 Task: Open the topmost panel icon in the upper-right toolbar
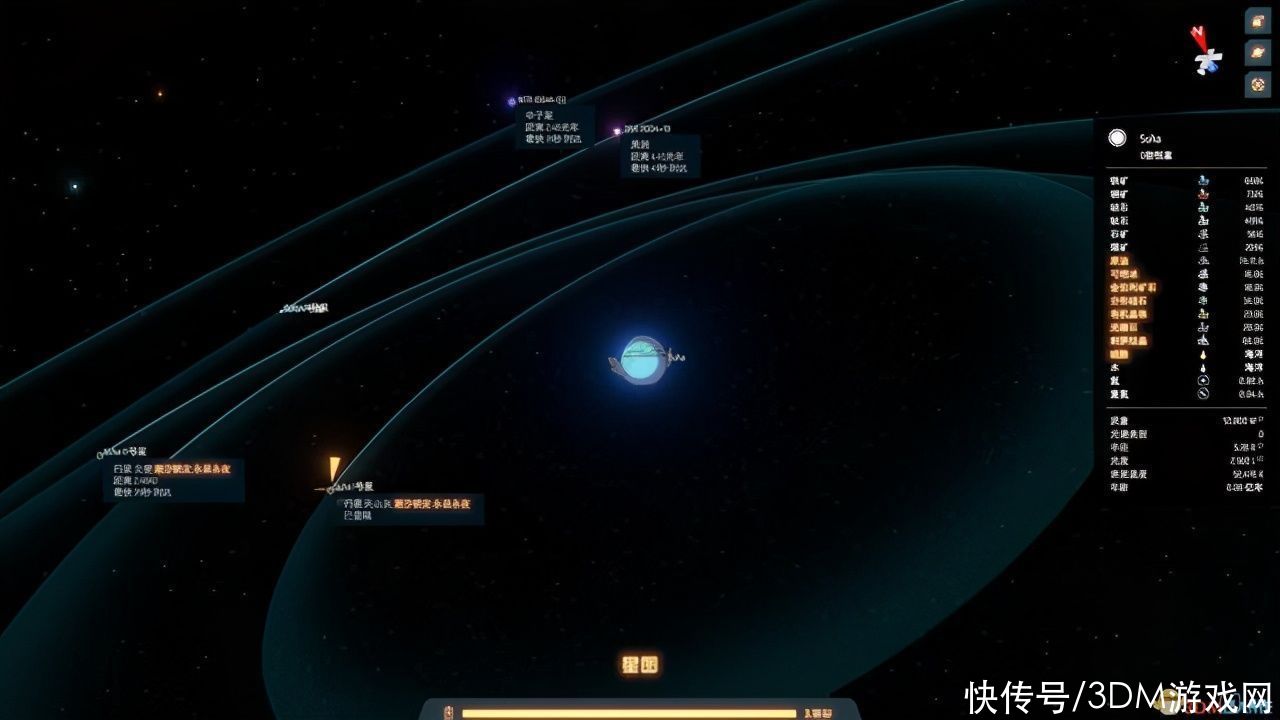pyautogui.click(x=1257, y=22)
